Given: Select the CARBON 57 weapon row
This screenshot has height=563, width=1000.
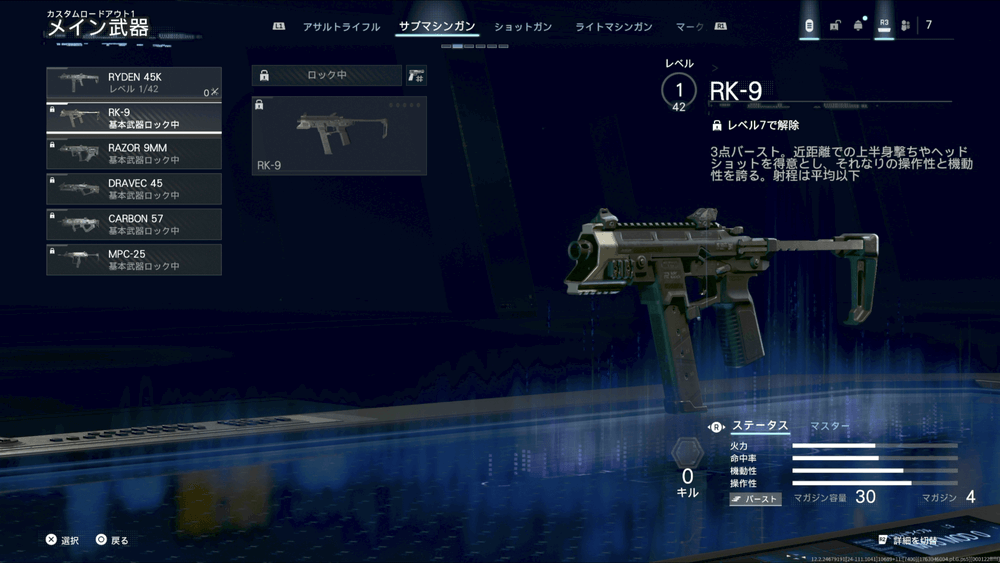Looking at the screenshot, I should point(133,224).
